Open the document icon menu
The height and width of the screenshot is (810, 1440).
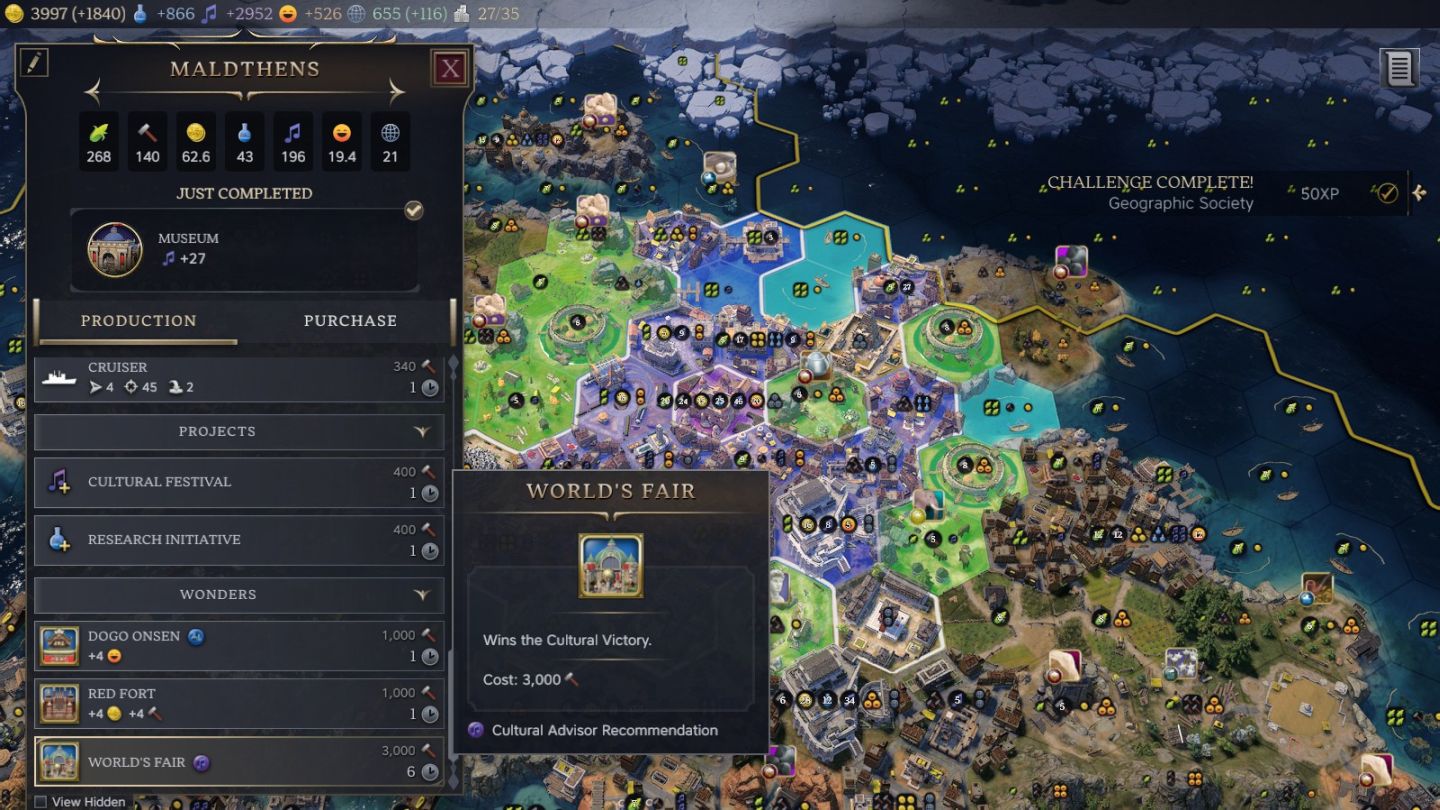click(x=1399, y=69)
